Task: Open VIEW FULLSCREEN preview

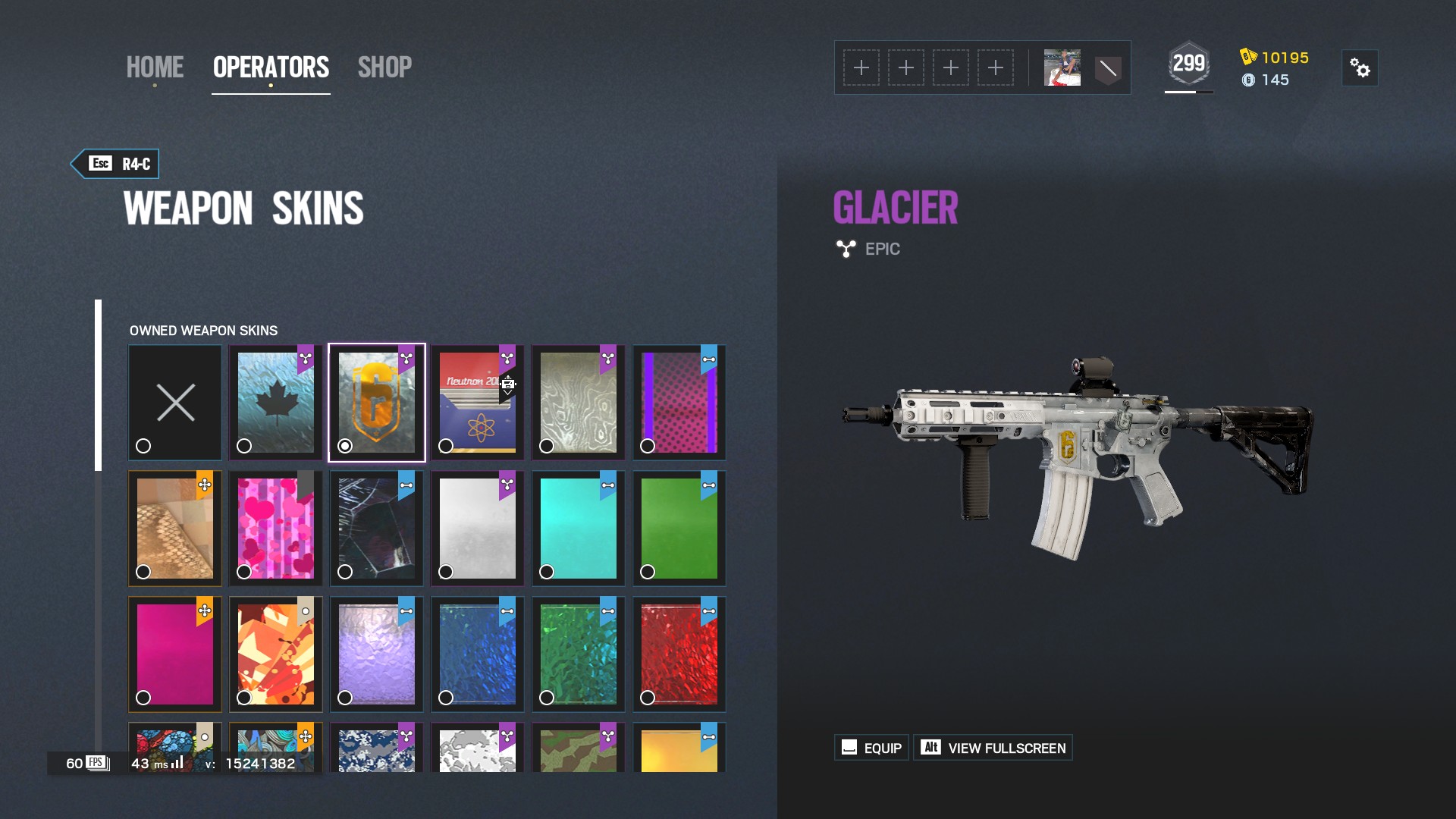Action: pos(993,747)
